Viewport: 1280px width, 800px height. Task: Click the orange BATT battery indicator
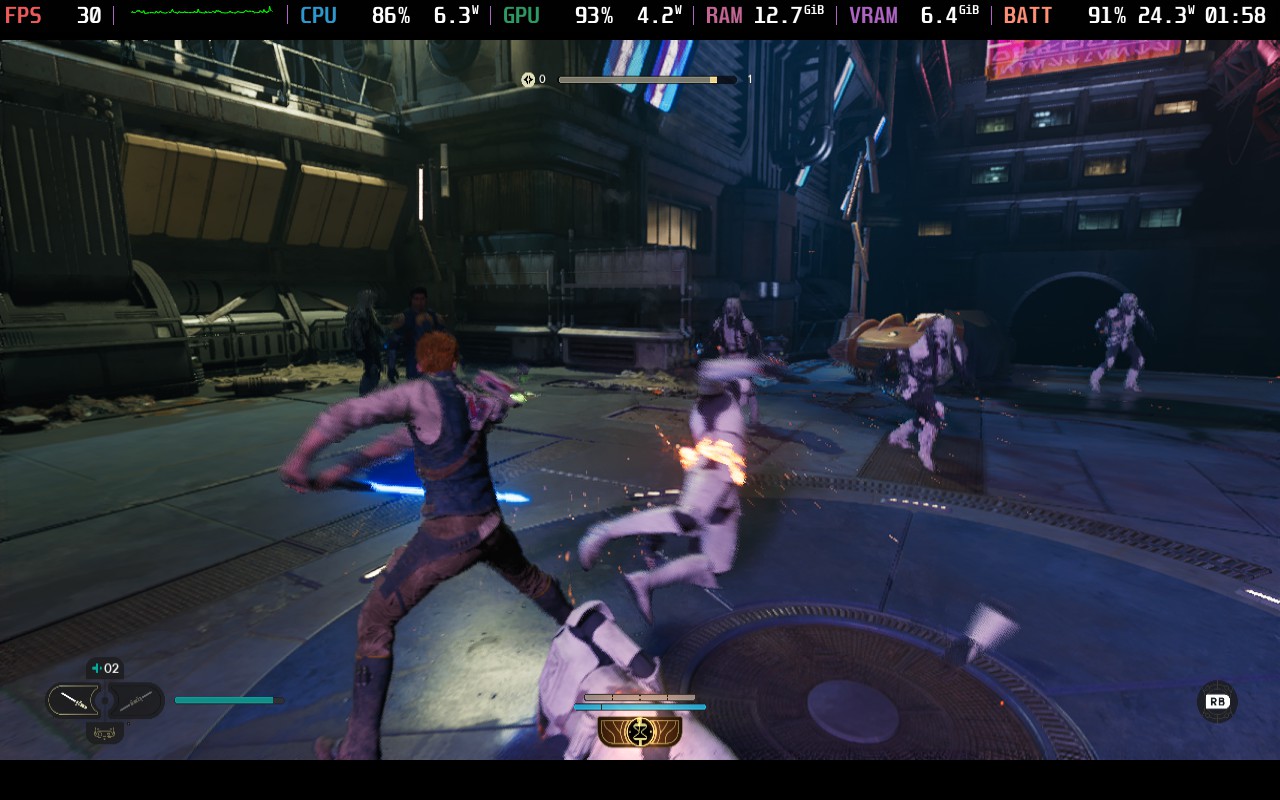1027,15
